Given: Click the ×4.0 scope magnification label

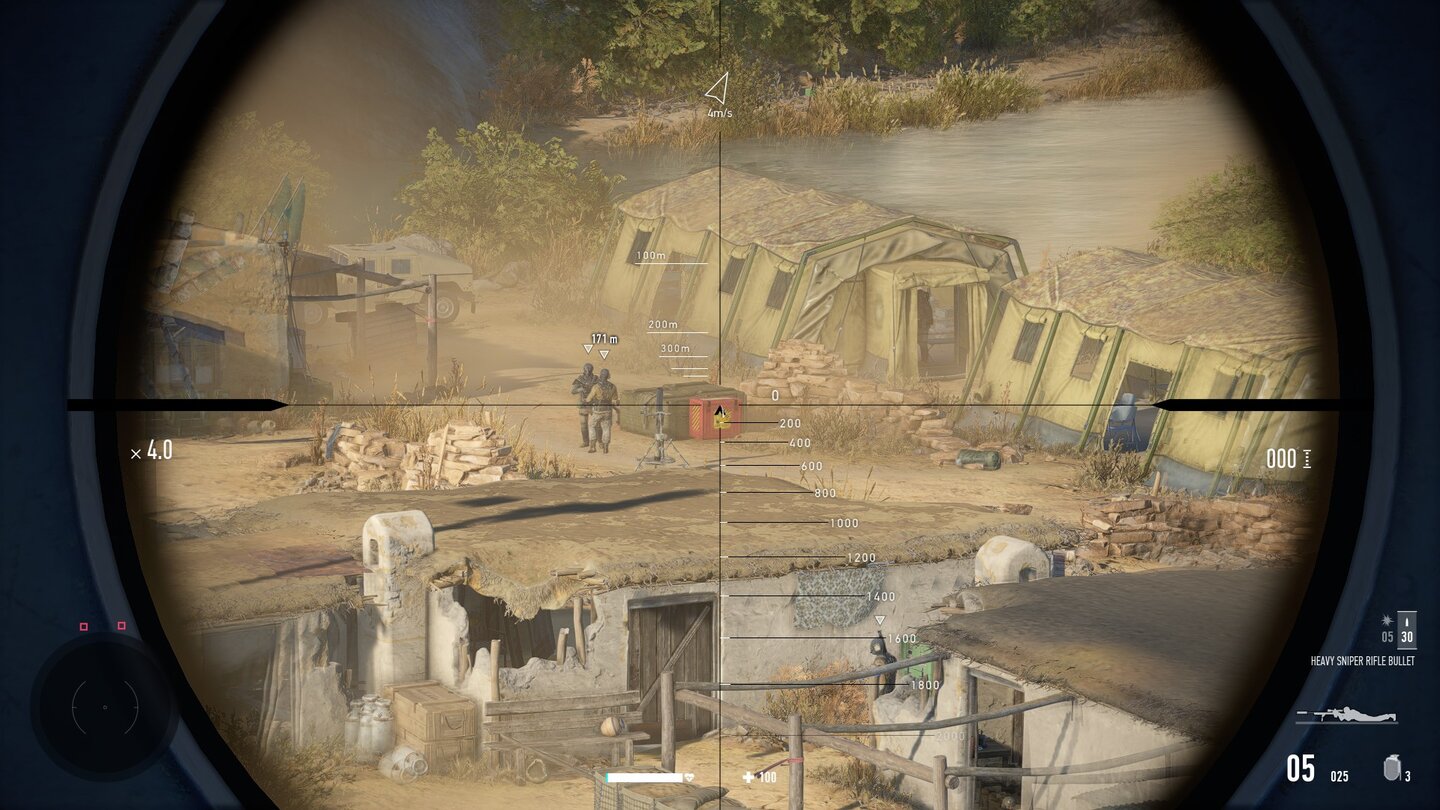Looking at the screenshot, I should pyautogui.click(x=152, y=450).
